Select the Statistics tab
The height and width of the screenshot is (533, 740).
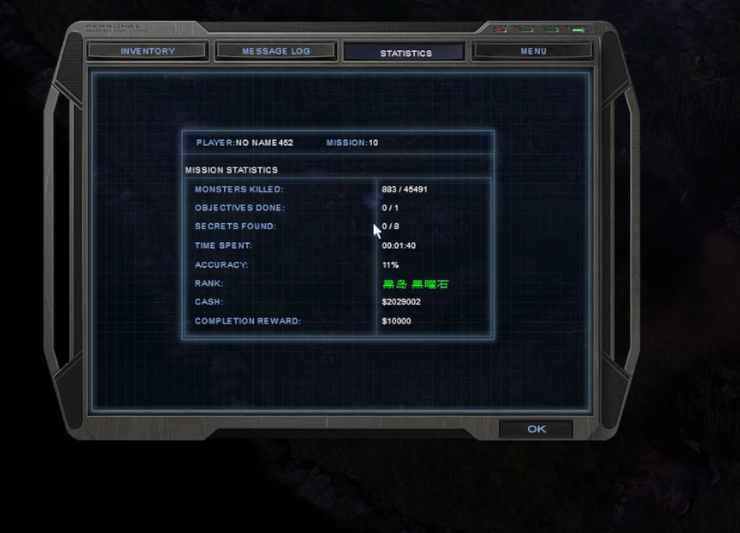coord(404,52)
